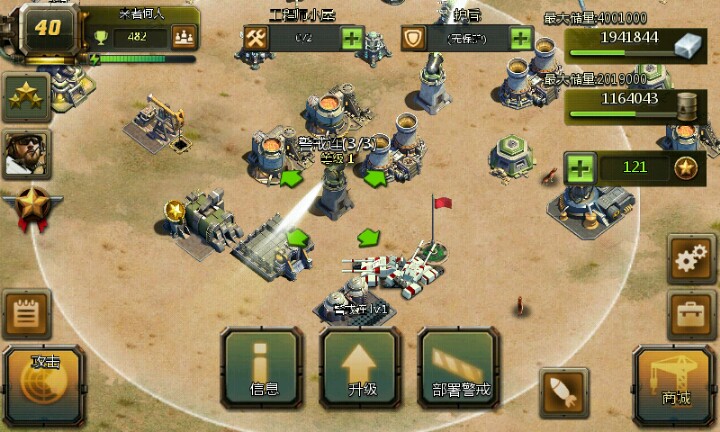Add a shield with the plus button
Image resolution: width=720 pixels, height=432 pixels.
pyautogui.click(x=521, y=38)
